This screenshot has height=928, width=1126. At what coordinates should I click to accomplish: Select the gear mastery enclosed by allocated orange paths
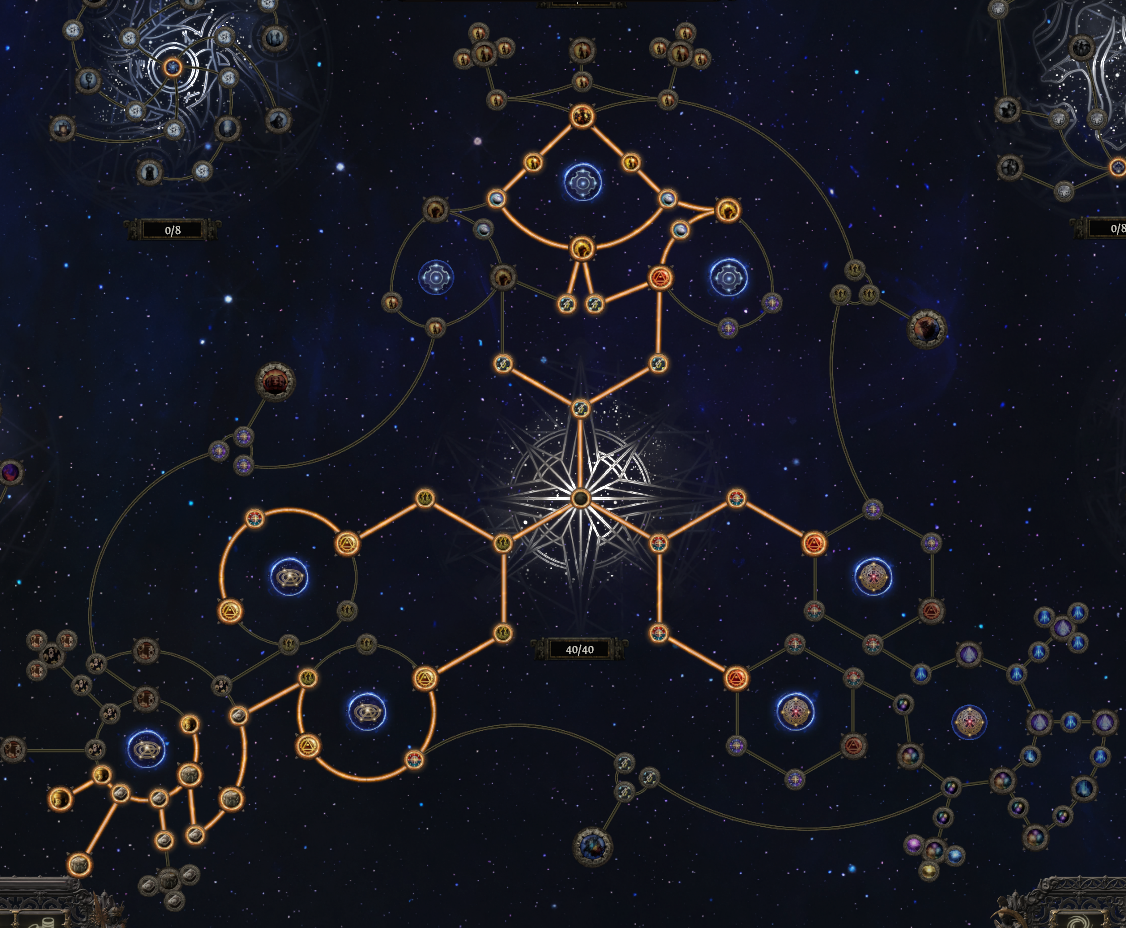click(x=582, y=182)
